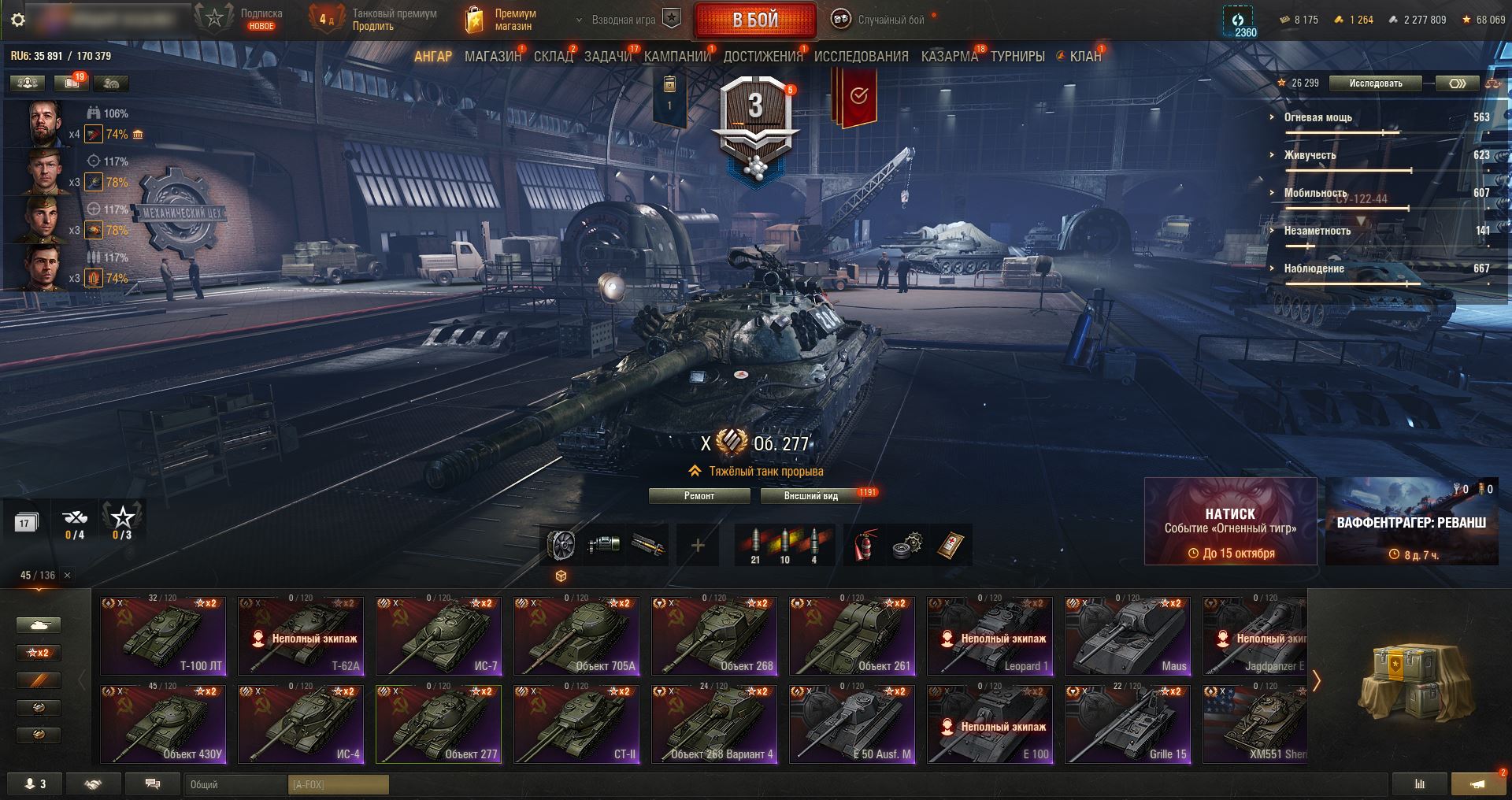
Task: Open the settings gear icon
Action: (18, 20)
